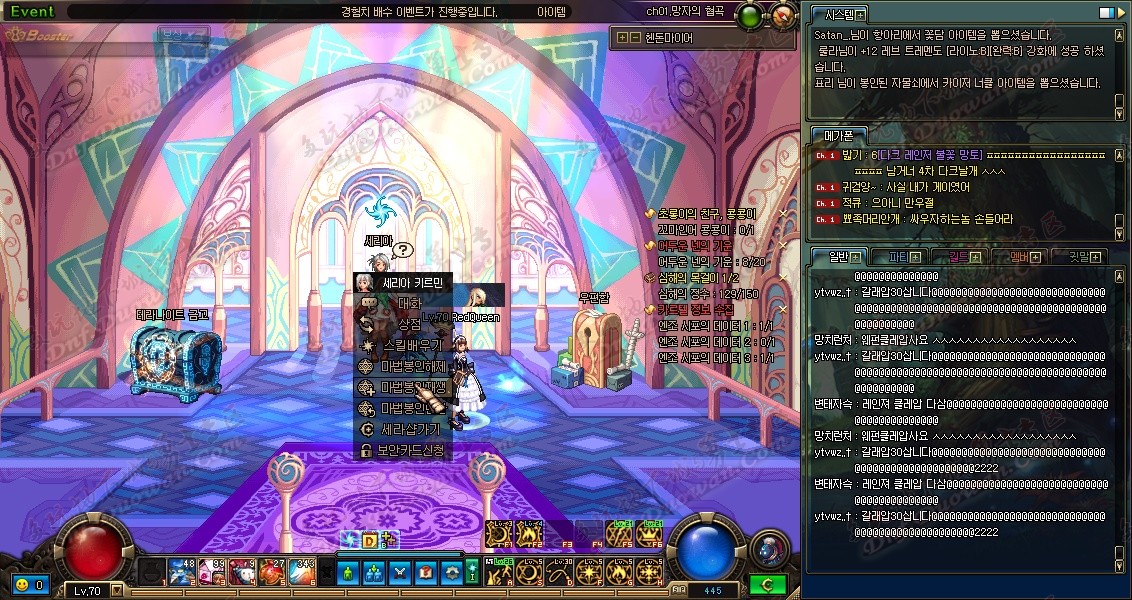The height and width of the screenshot is (600, 1132).
Task: Click the green C button at bottom right
Action: click(x=767, y=584)
